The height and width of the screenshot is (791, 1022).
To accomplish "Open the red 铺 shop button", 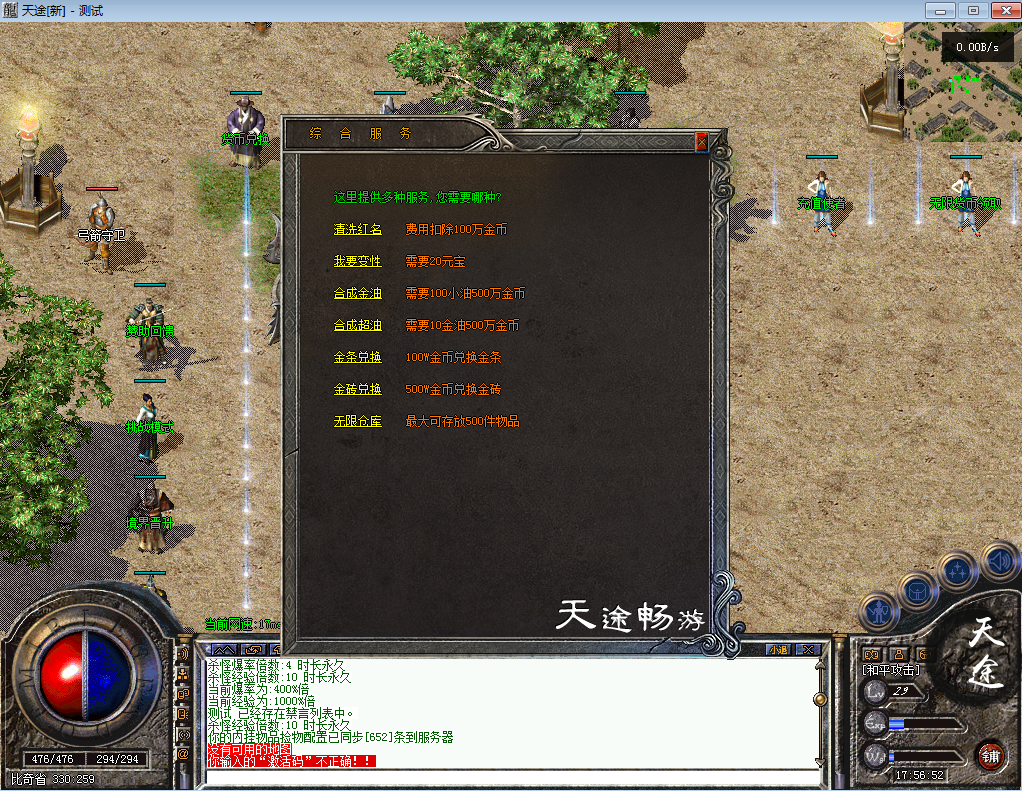I will point(990,754).
